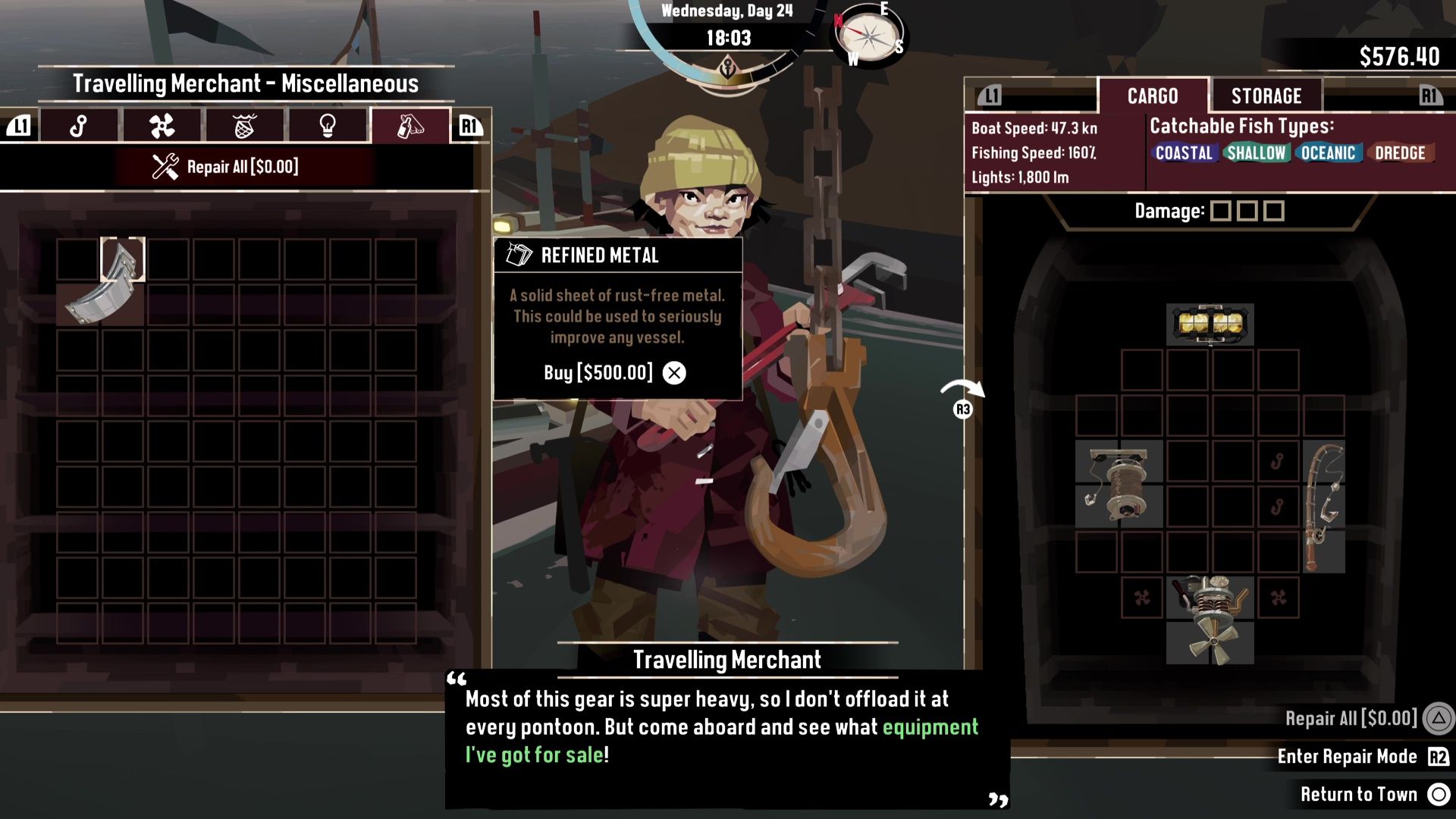Select the Miscellaneous materials tab
Screen dimensions: 1456x819
coord(409,126)
